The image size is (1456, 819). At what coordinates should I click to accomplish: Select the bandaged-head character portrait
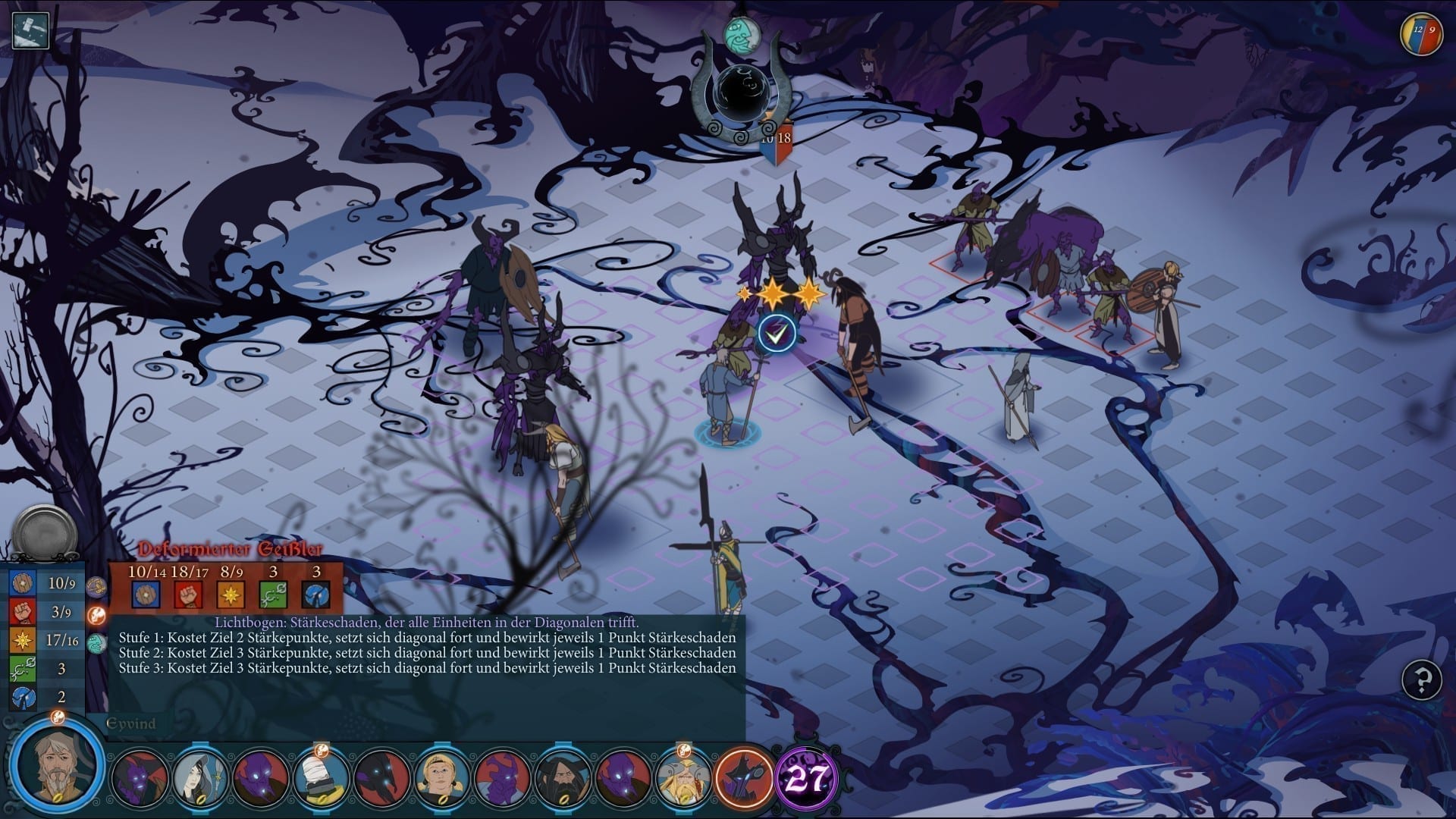(322, 777)
